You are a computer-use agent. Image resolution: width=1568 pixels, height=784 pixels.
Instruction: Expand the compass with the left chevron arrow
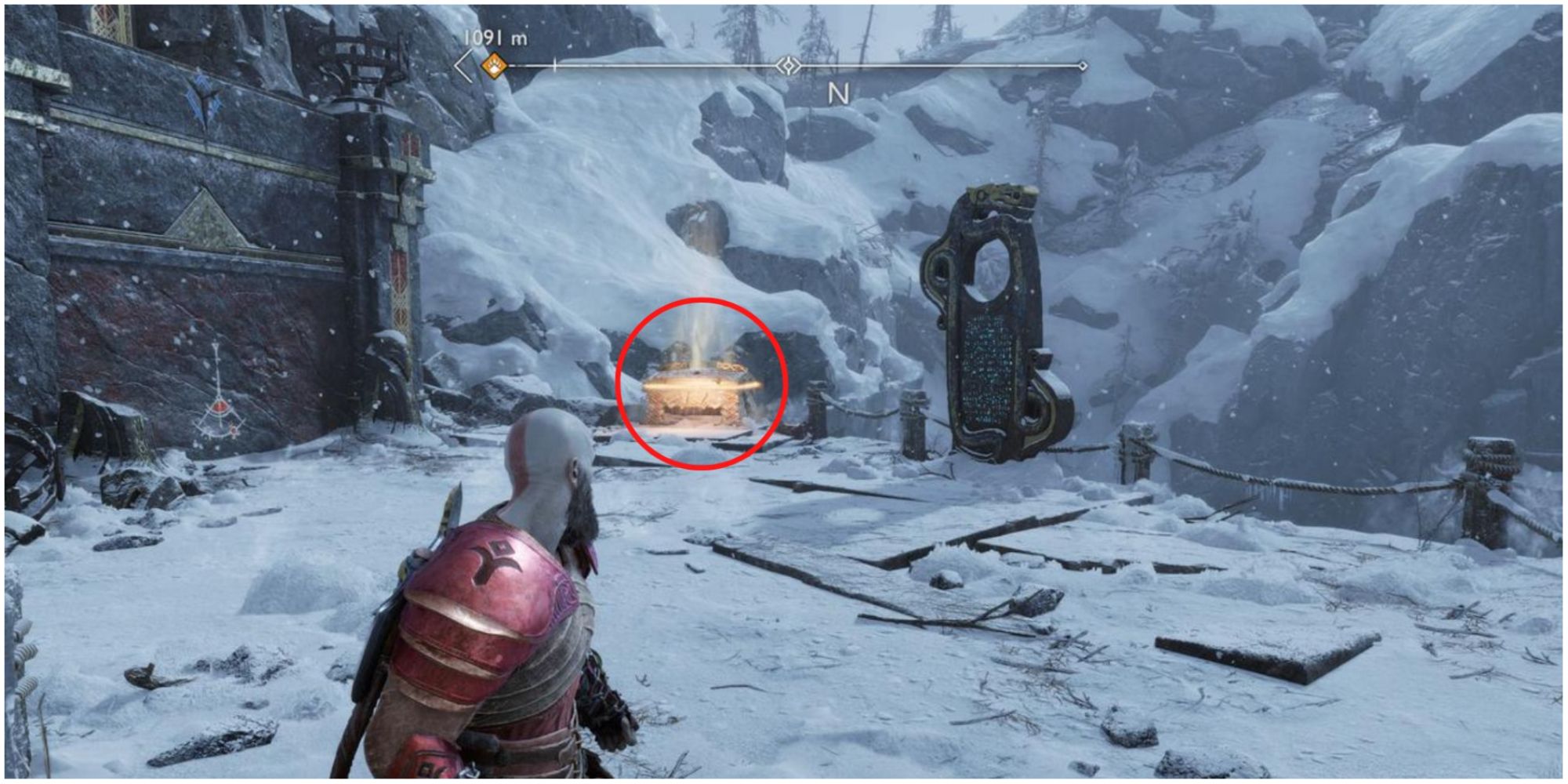[x=463, y=67]
